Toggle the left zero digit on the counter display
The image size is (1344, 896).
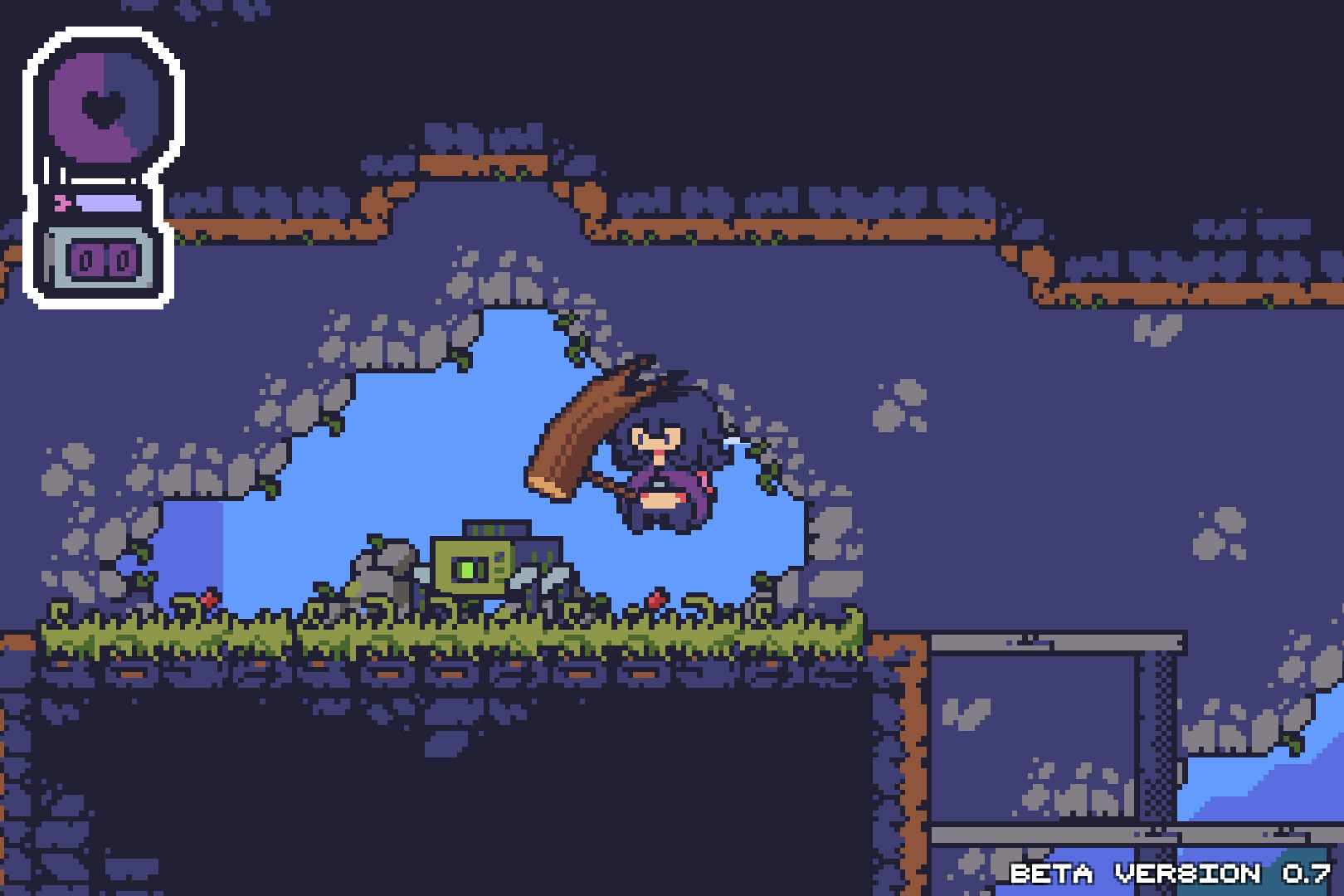84,260
